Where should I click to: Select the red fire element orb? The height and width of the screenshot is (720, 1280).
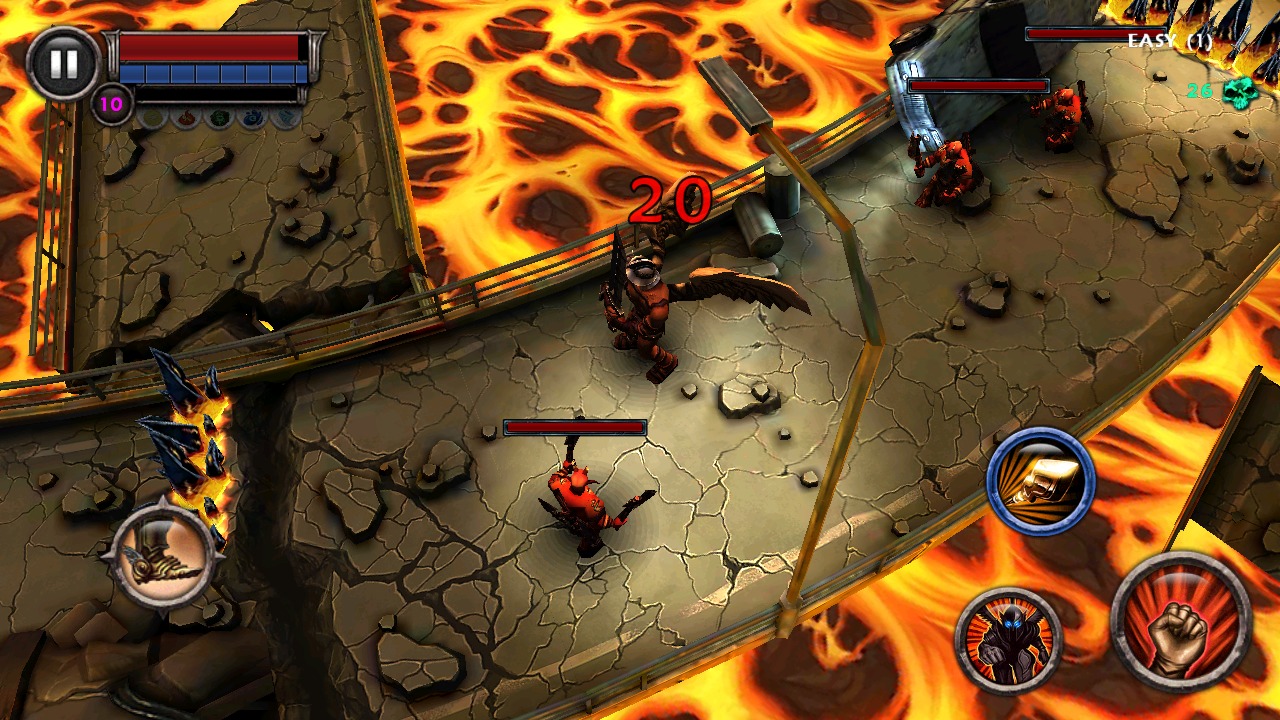186,119
